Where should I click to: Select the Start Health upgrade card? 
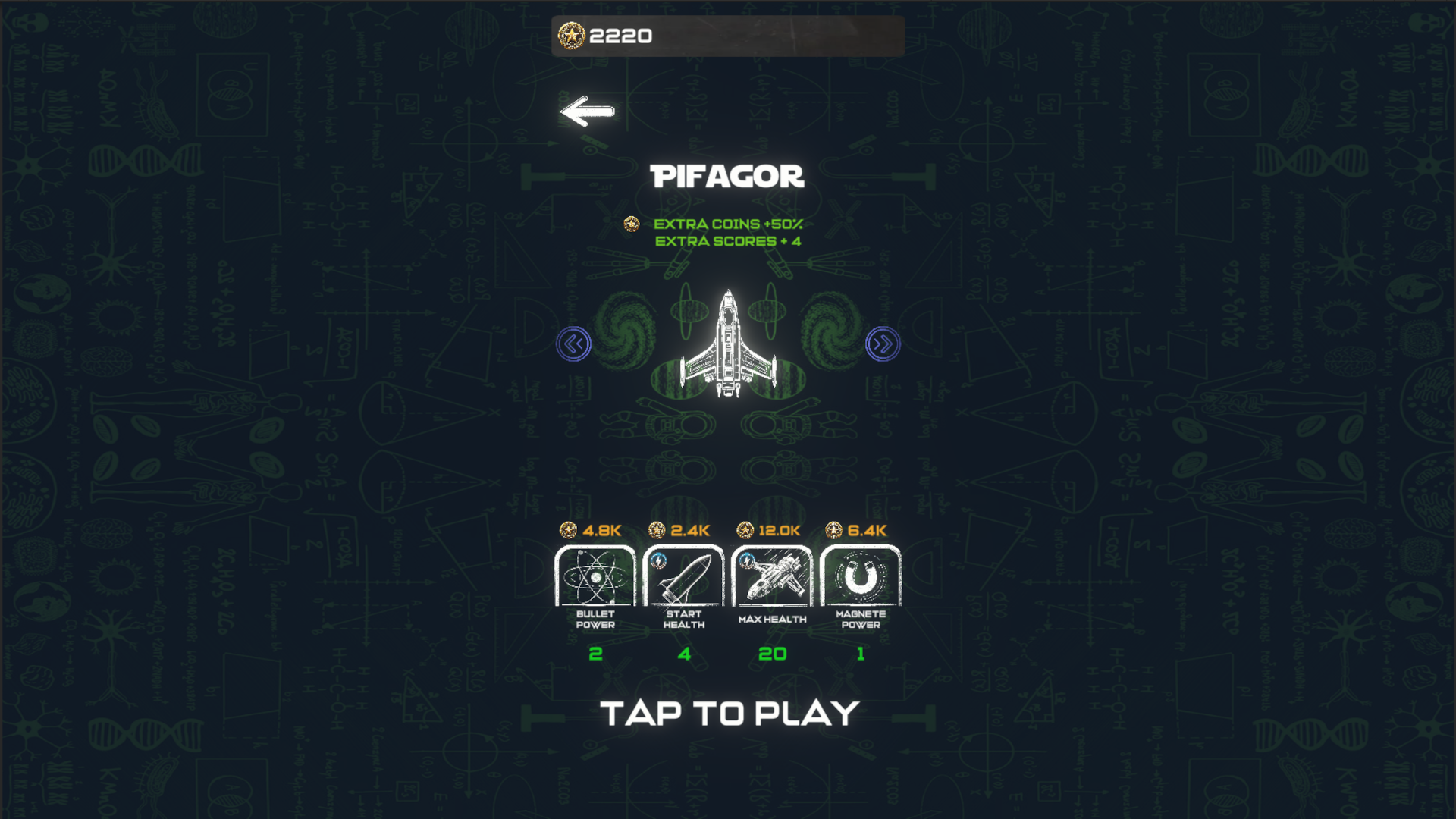point(684,576)
